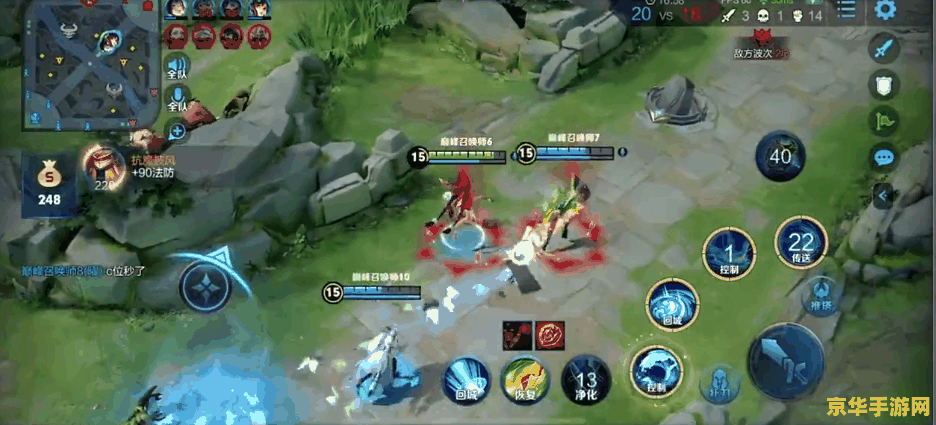Send the sword attack signal
Image resolution: width=936 pixels, height=425 pixels.
883,48
